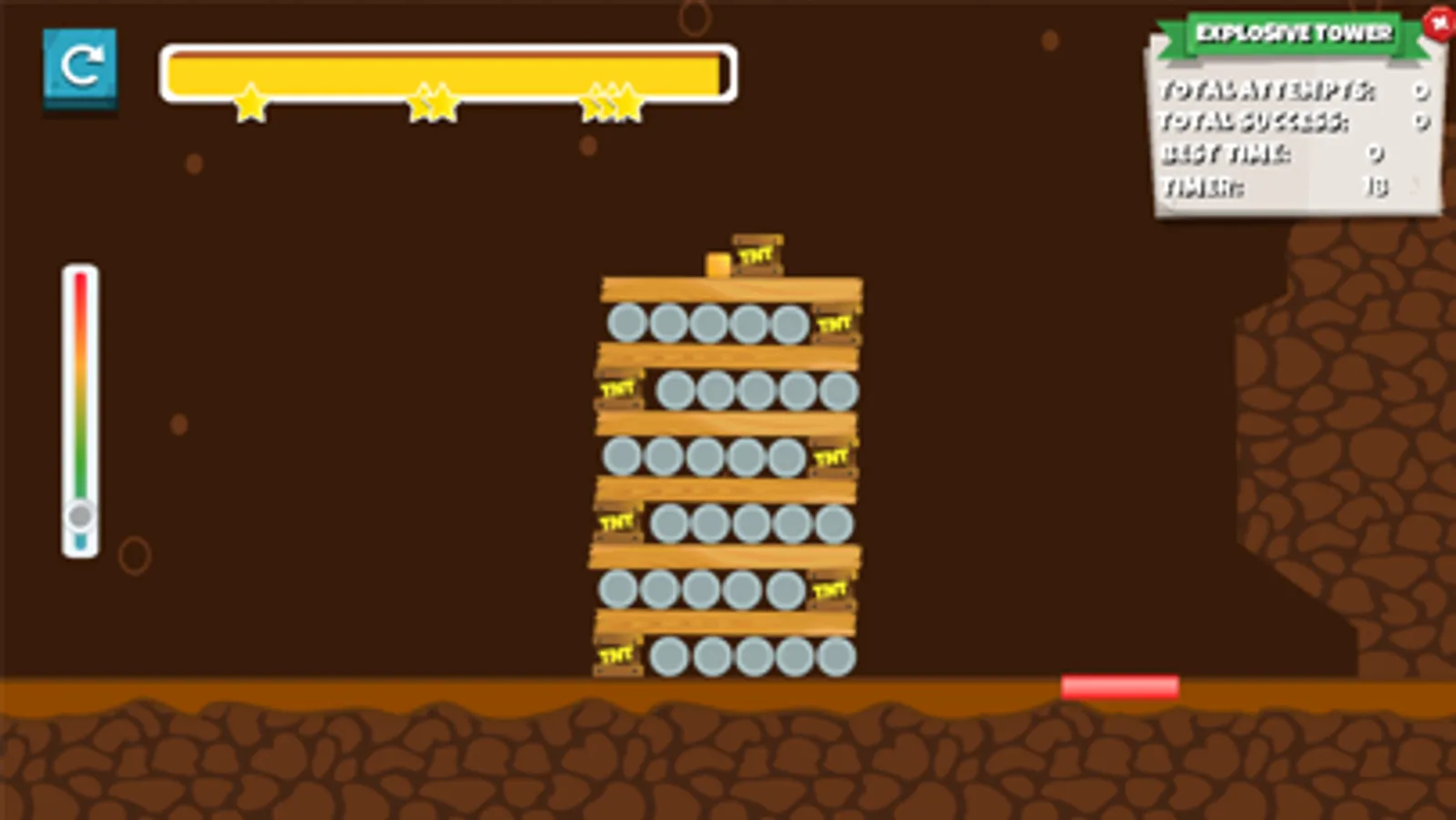
Task: Click the TNT crate on the tower's lower right
Action: pyautogui.click(x=829, y=591)
